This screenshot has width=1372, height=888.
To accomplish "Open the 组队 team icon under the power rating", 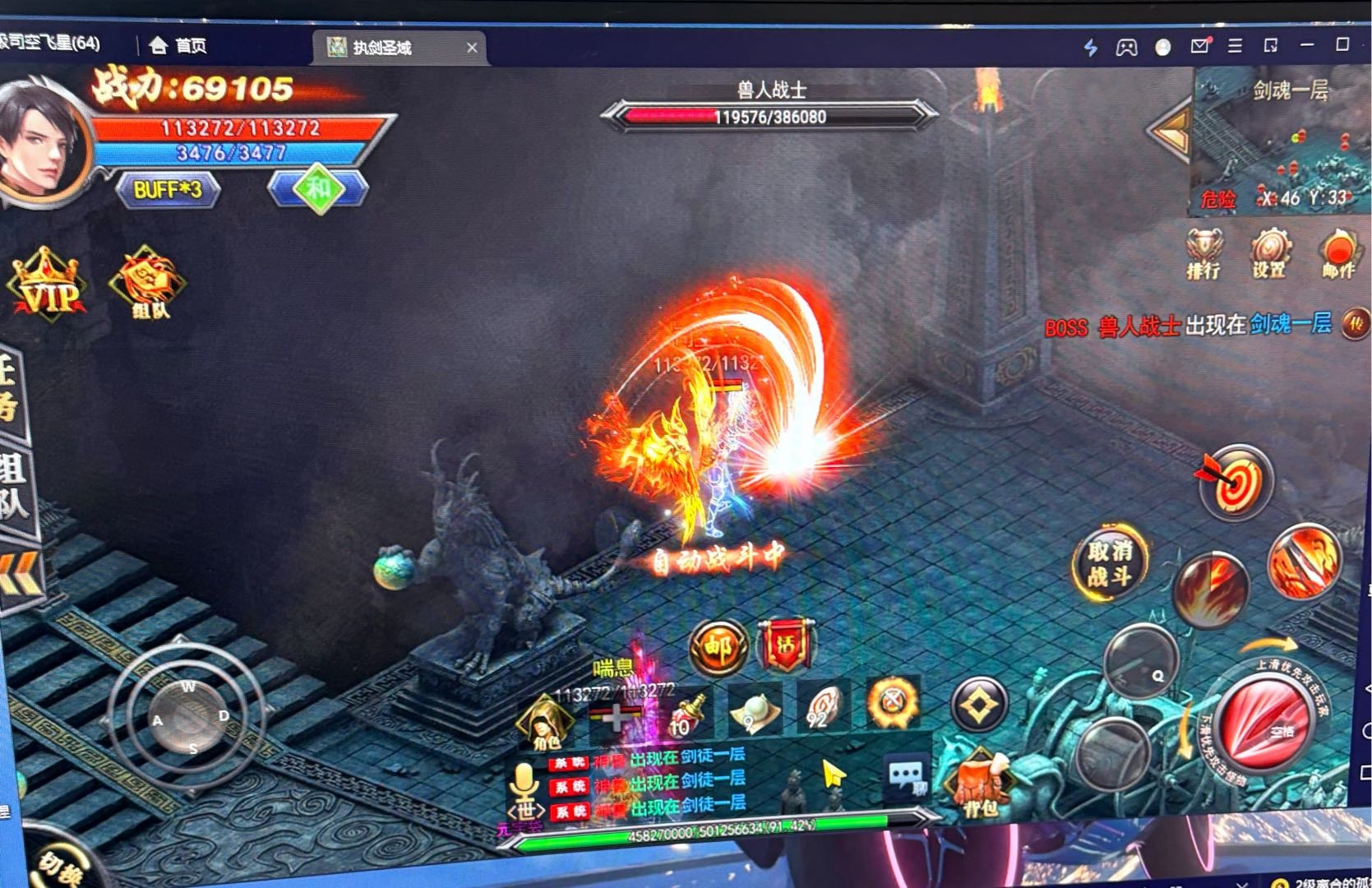I will [148, 284].
